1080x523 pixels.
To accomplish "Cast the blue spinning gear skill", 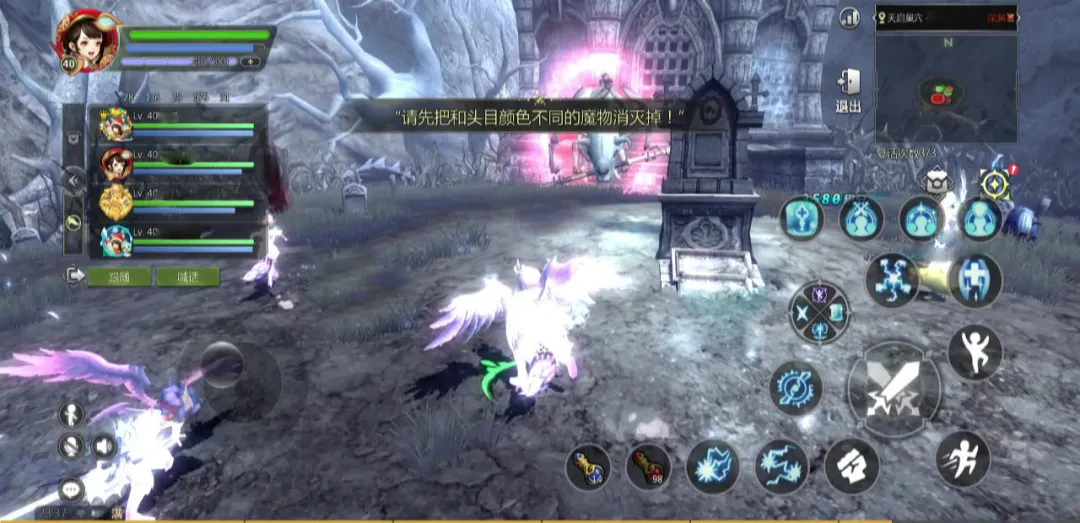I will point(796,388).
